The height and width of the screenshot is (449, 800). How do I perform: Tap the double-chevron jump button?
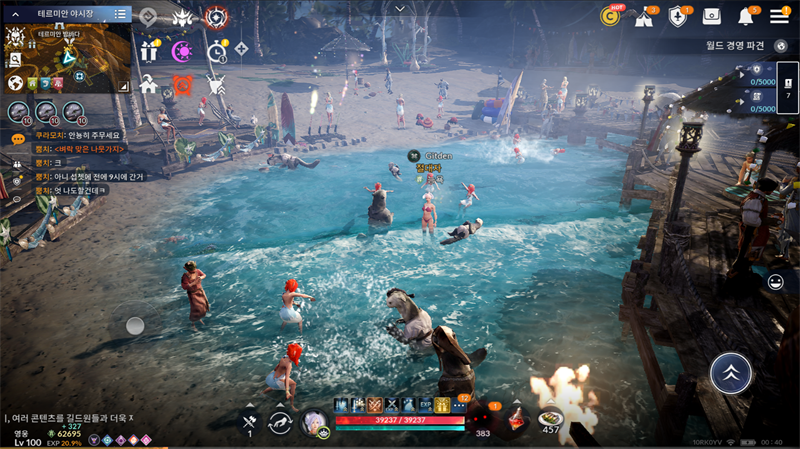coord(731,372)
